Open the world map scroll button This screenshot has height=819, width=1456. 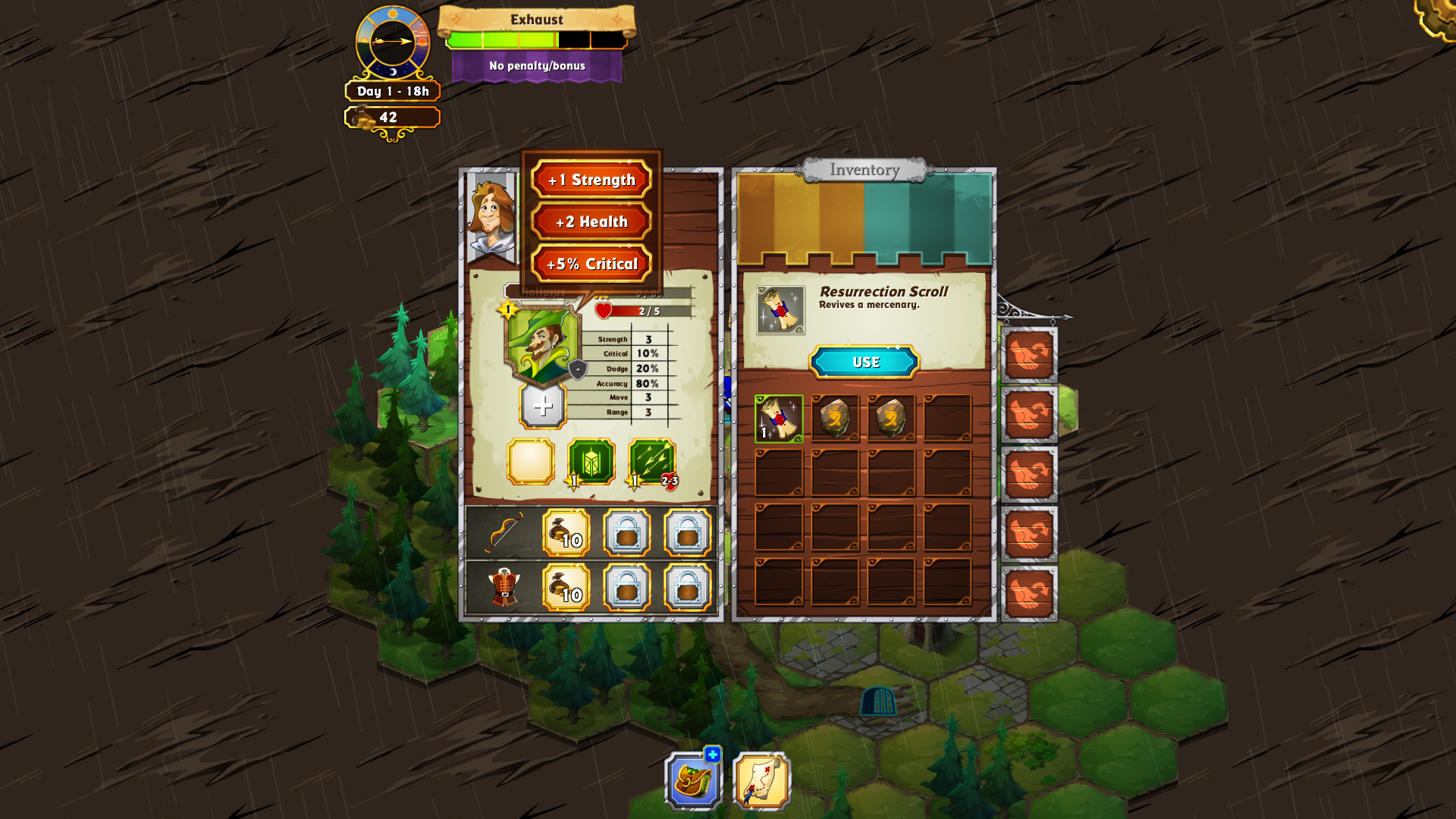(x=761, y=781)
